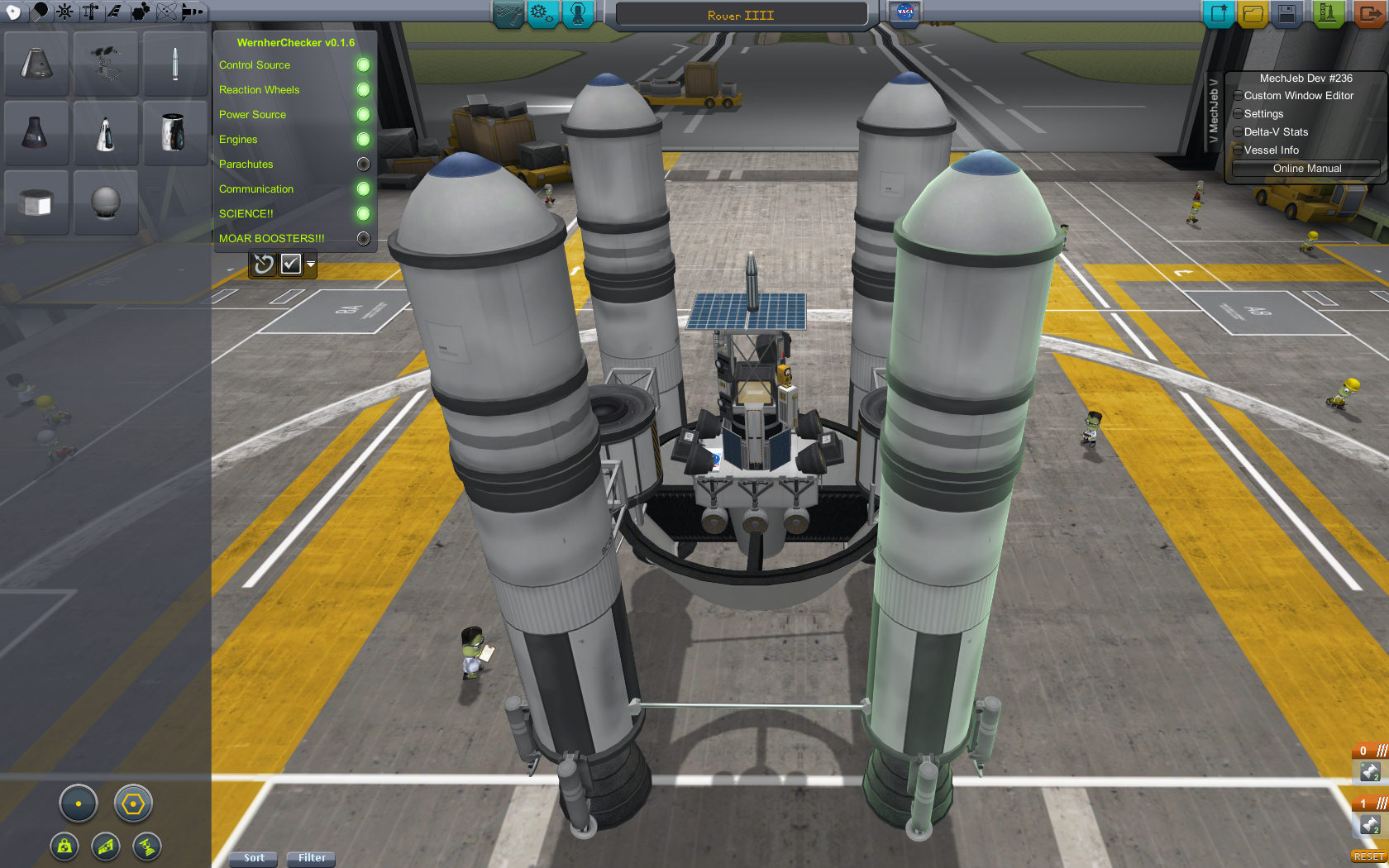The height and width of the screenshot is (868, 1389).
Task: Switch to the action groups gears tab
Action: (x=542, y=14)
